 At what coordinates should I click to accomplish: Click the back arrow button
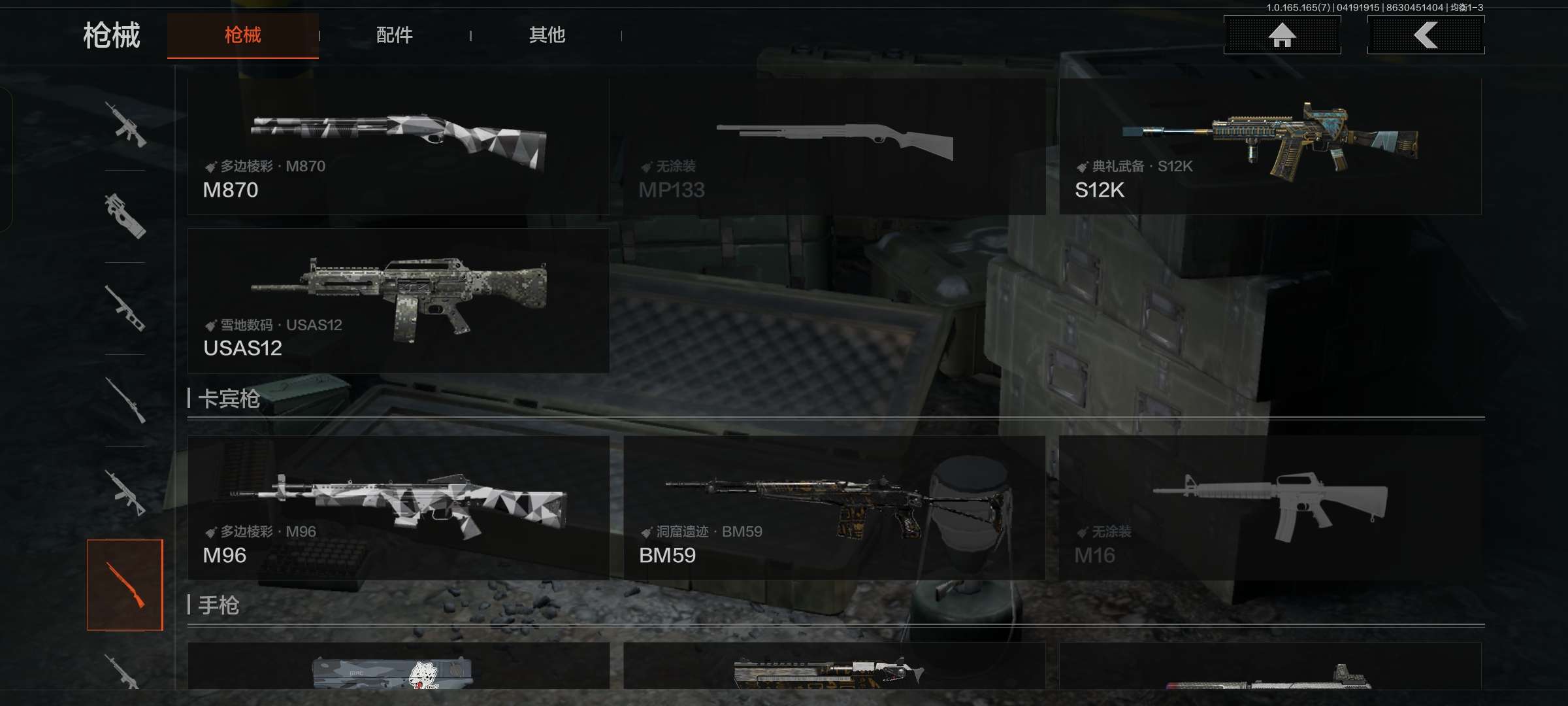pos(1426,35)
